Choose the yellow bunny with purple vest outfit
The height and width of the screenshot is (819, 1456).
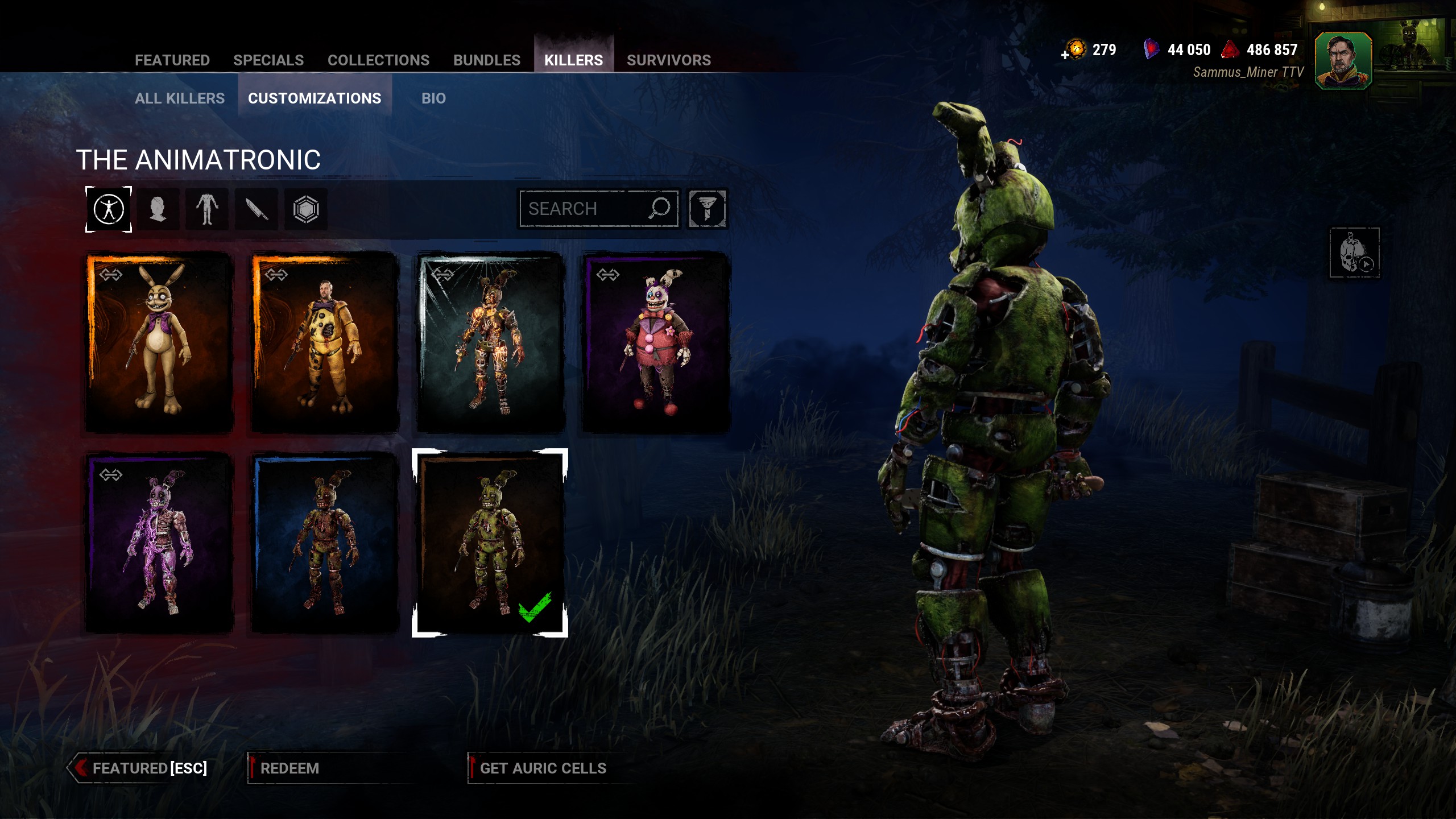tap(159, 341)
